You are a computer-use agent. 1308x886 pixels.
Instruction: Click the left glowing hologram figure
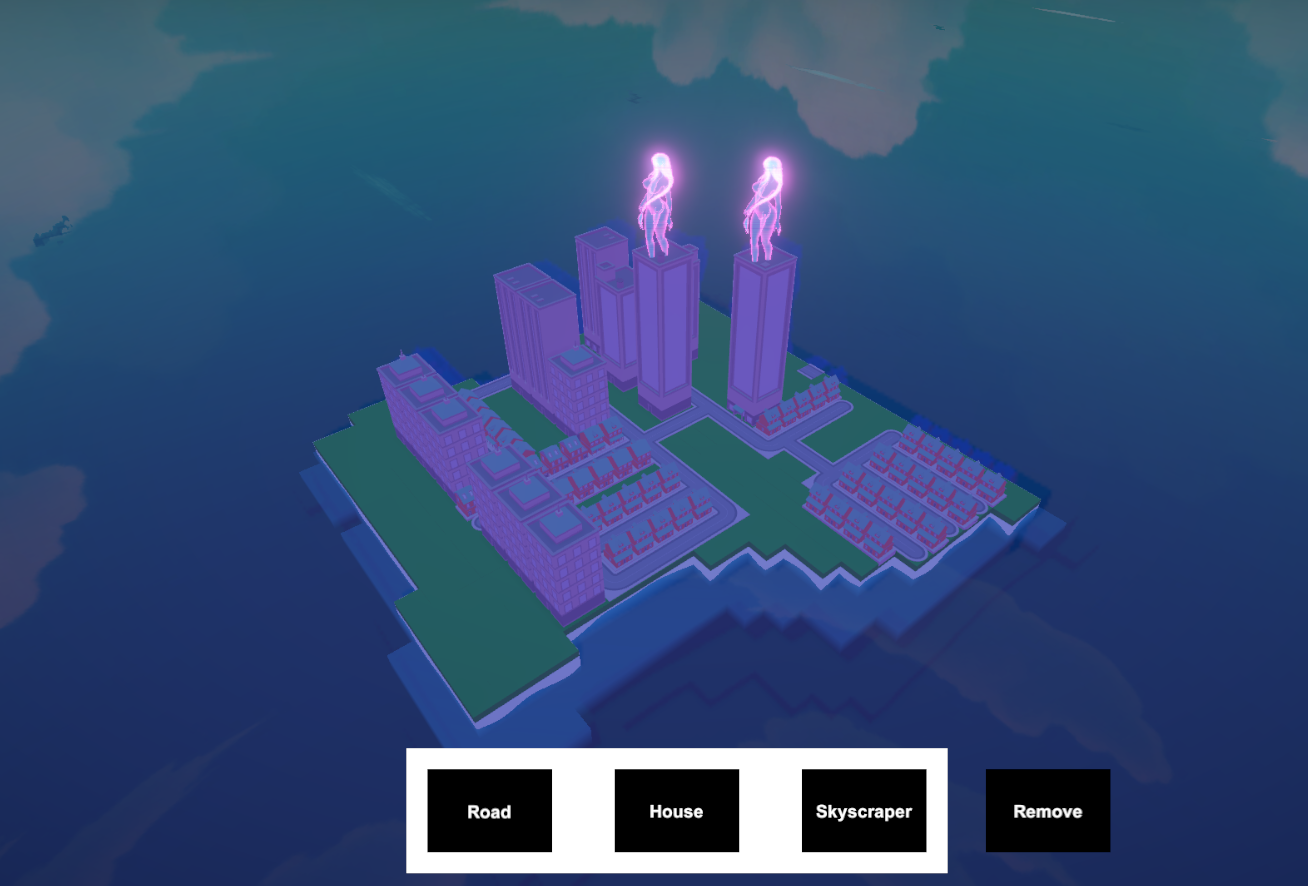coord(659,195)
